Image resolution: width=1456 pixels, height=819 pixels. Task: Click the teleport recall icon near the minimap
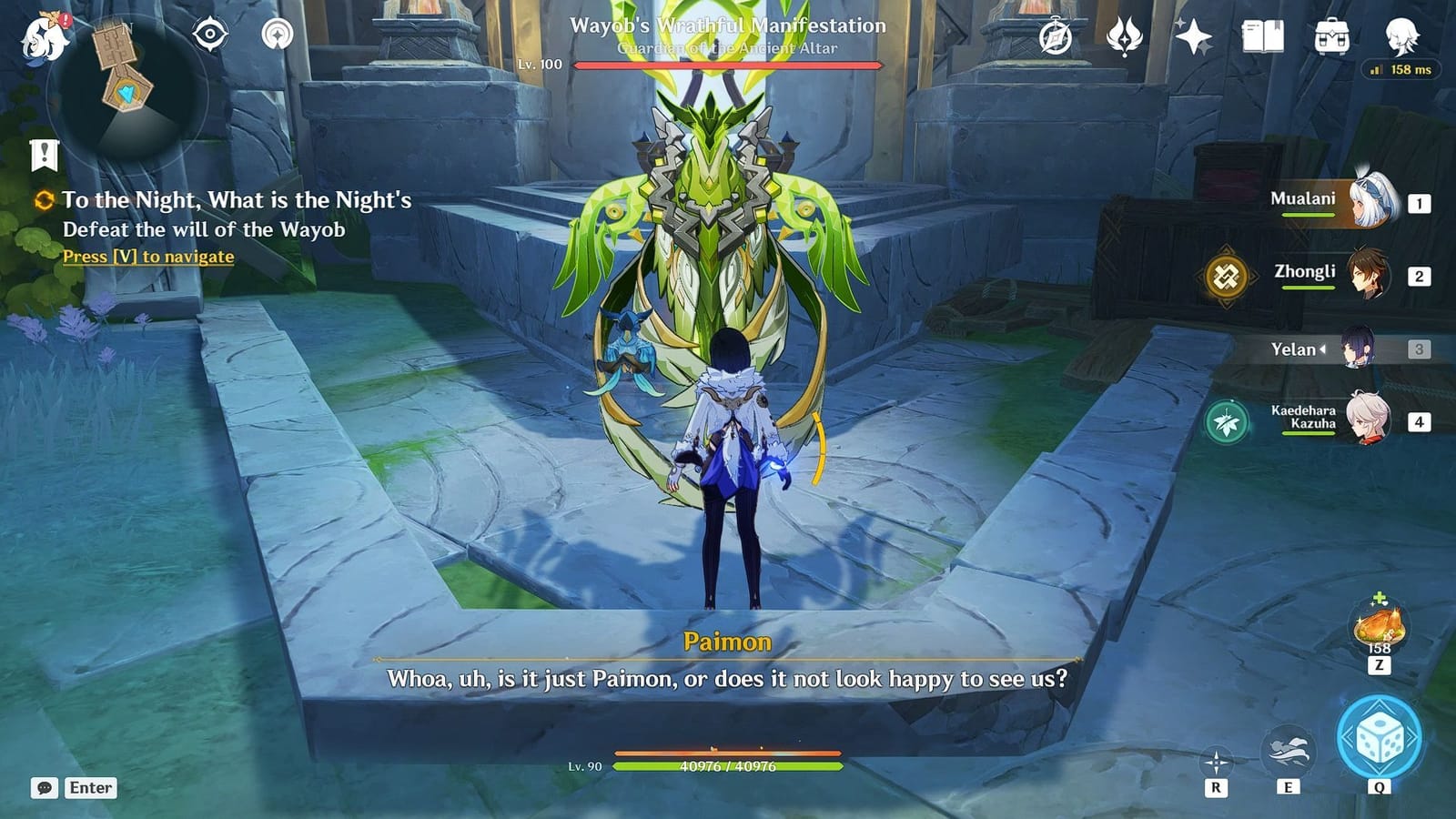pos(277,35)
